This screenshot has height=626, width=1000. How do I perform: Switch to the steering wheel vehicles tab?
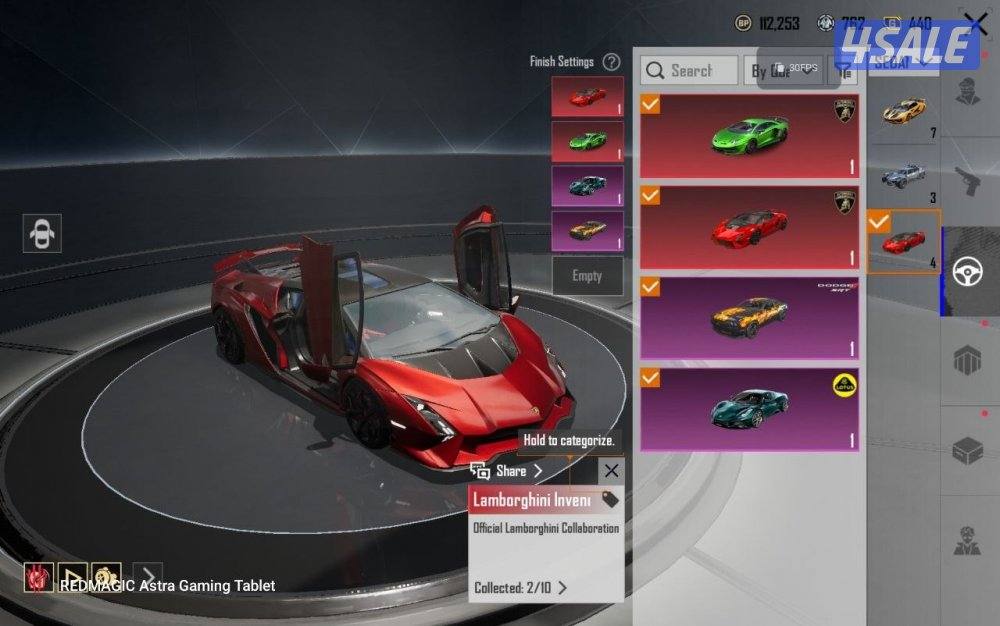point(967,272)
